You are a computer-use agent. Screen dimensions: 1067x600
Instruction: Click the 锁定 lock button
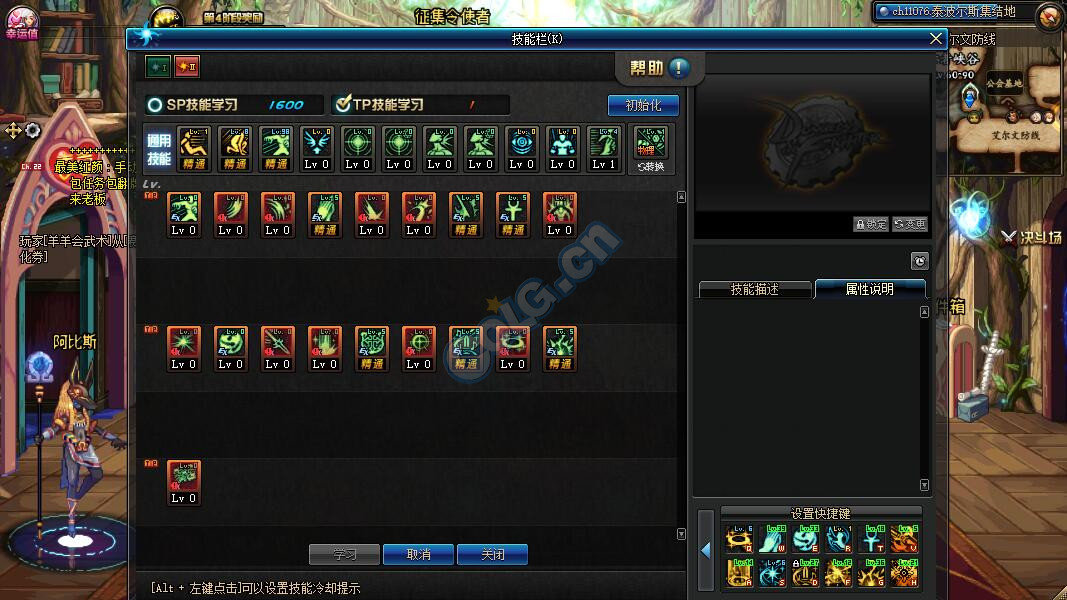point(870,224)
